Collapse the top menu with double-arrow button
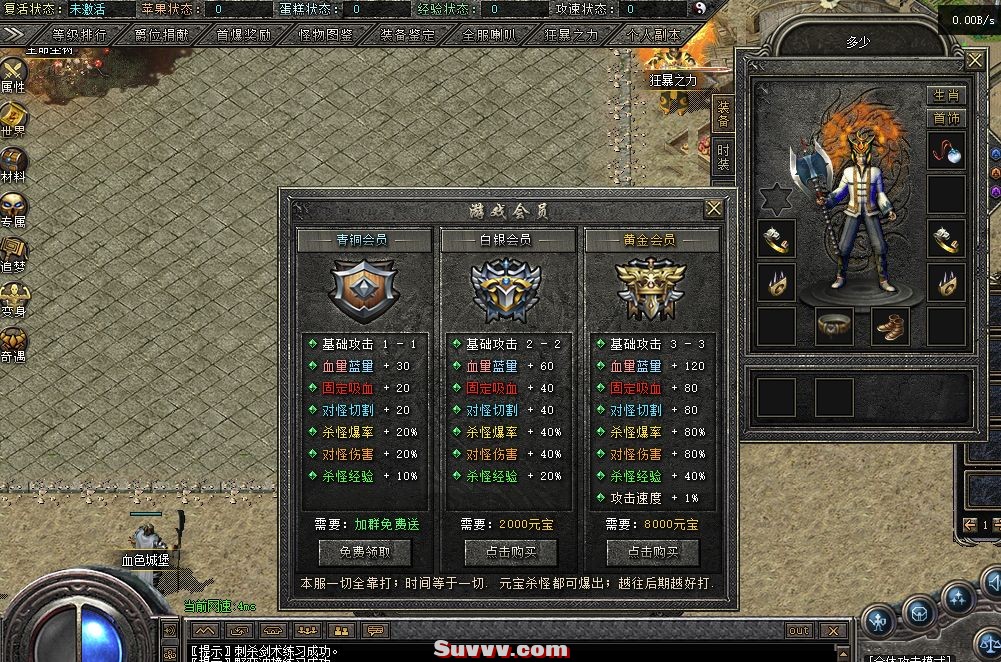This screenshot has height=662, width=1001. tap(14, 34)
